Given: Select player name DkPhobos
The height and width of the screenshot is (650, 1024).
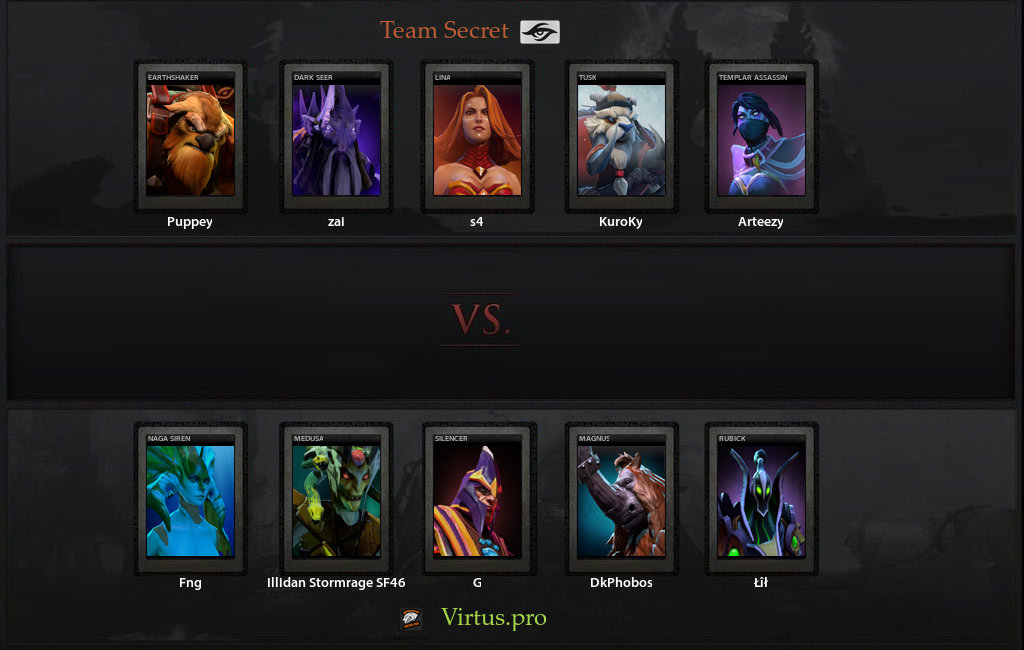Looking at the screenshot, I should tap(621, 583).
